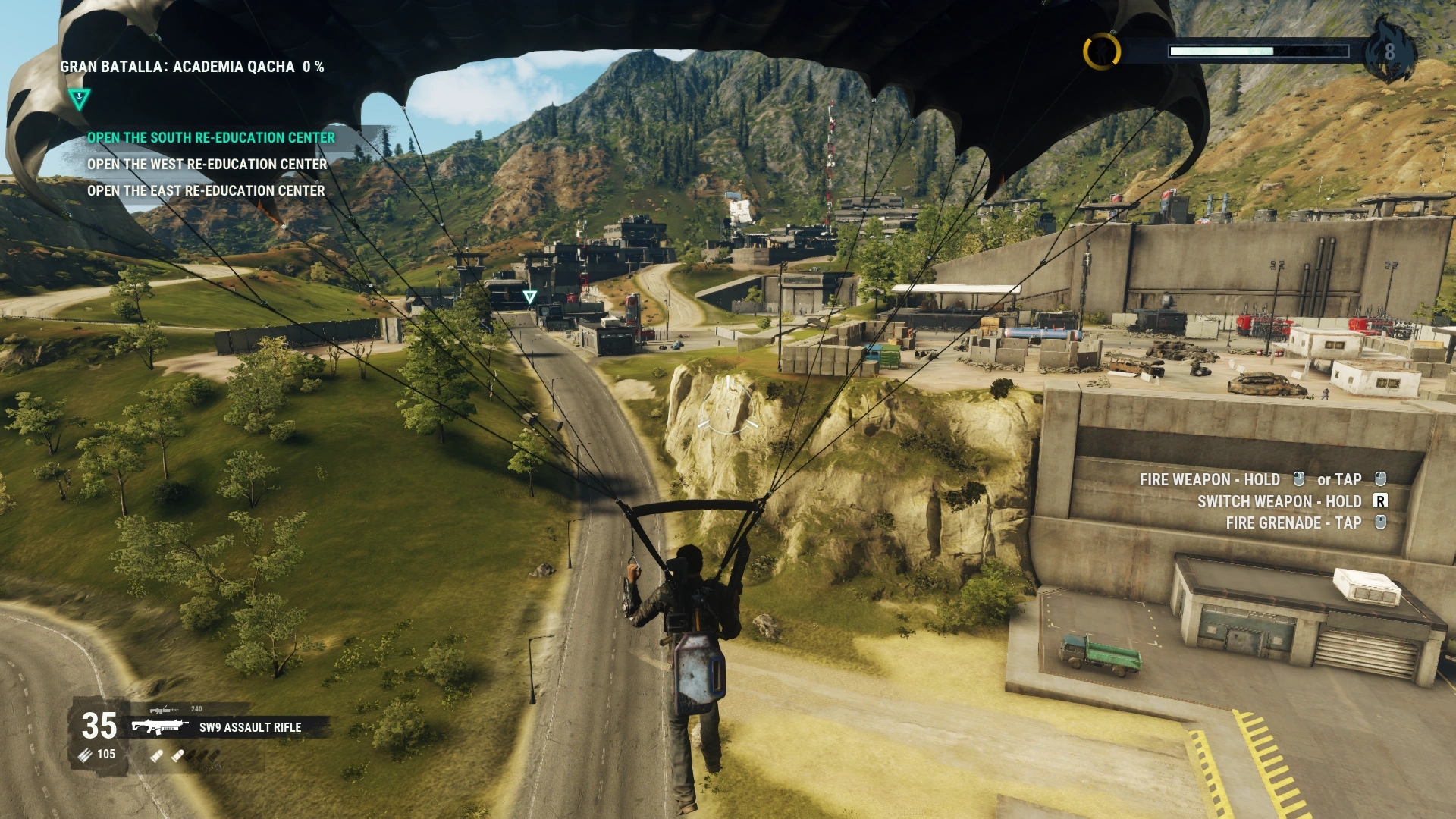Select the East Re-Education Center objective

point(206,191)
